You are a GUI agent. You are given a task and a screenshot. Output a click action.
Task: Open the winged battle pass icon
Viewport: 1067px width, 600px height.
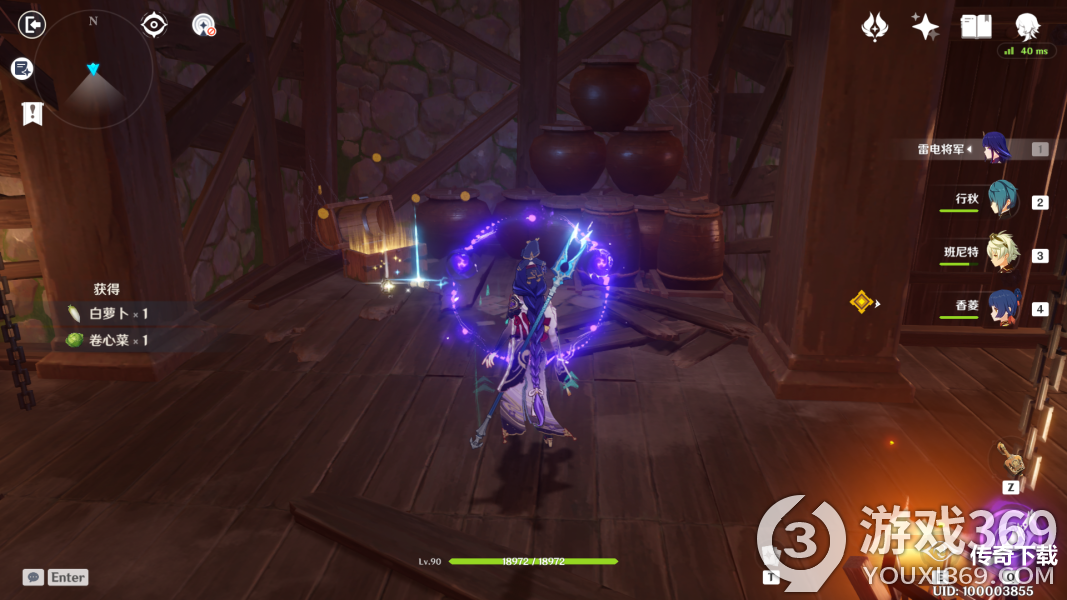tap(875, 27)
